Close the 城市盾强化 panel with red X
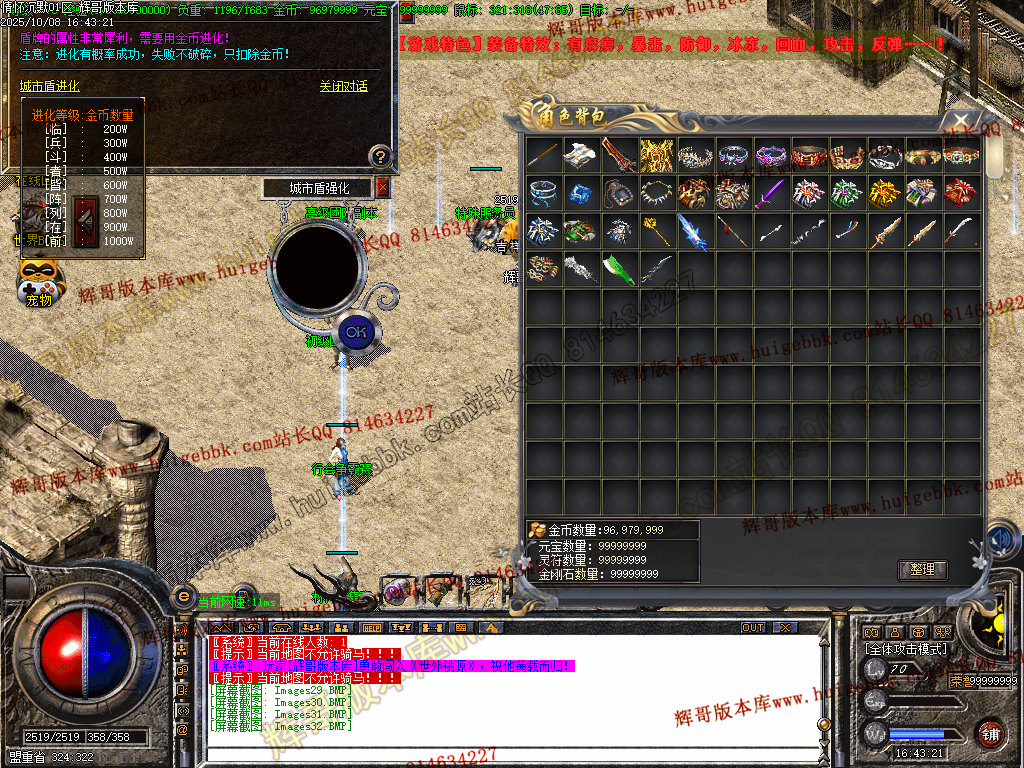Screen dimensions: 1024x768 383,187
